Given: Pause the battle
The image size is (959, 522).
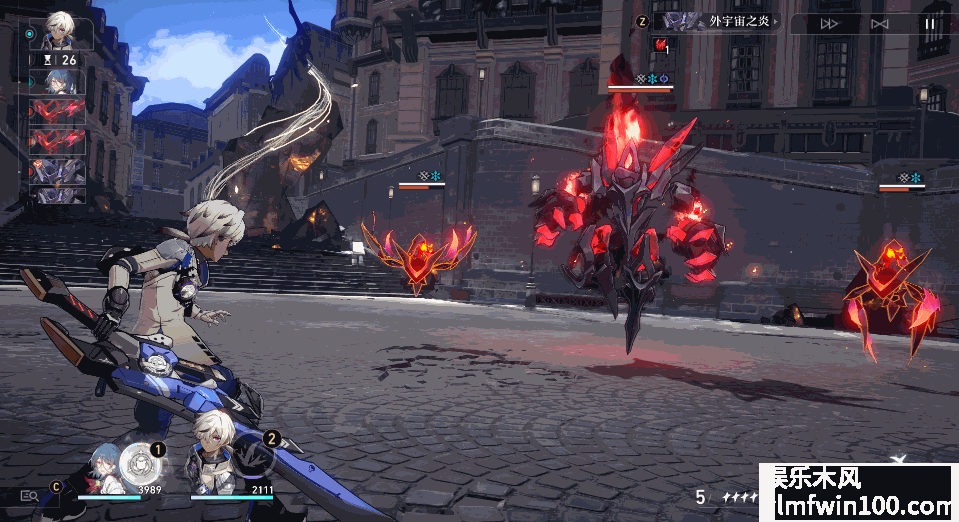Looking at the screenshot, I should pyautogui.click(x=930, y=24).
